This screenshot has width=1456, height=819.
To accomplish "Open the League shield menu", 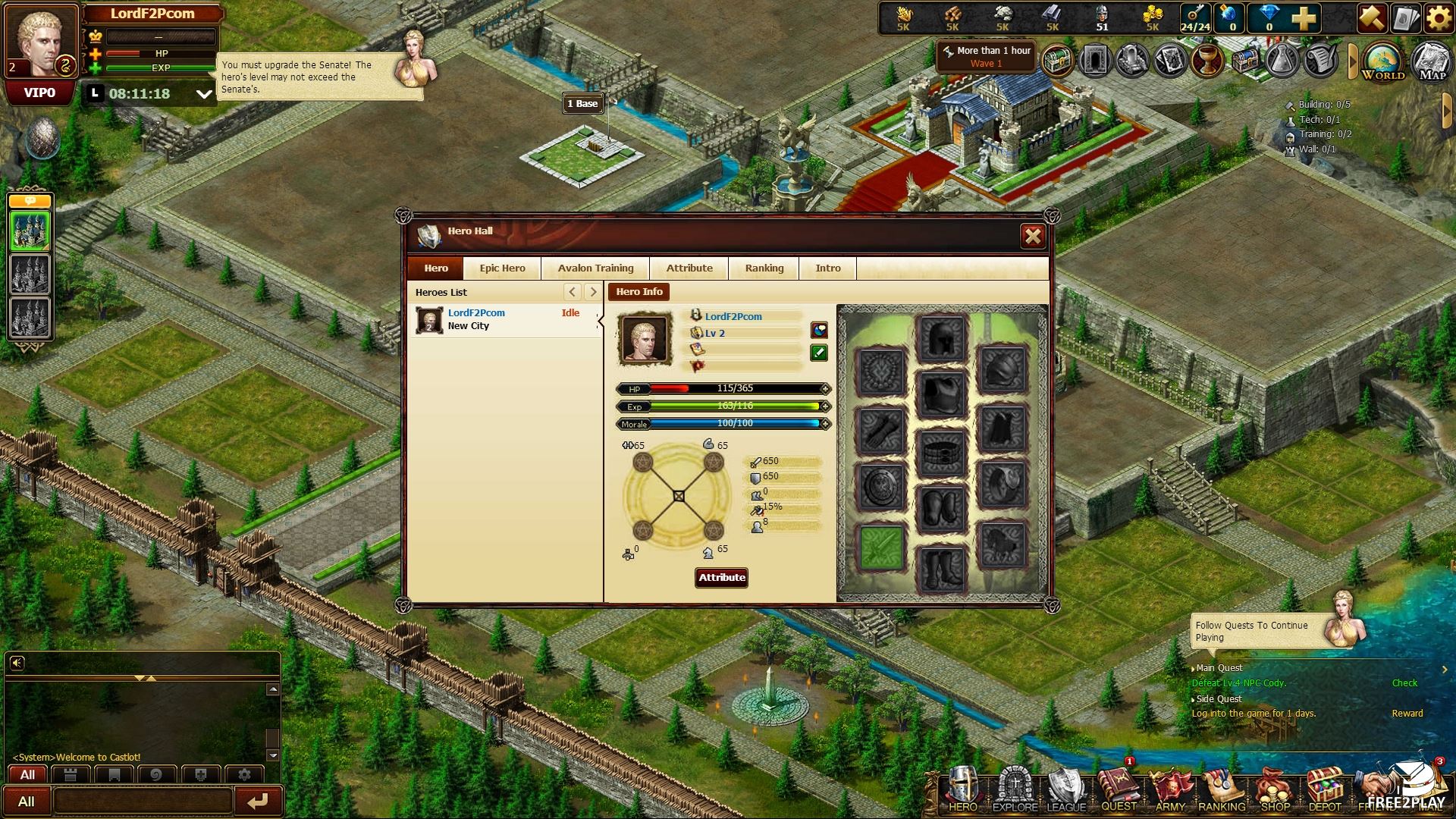I will pos(1066,791).
